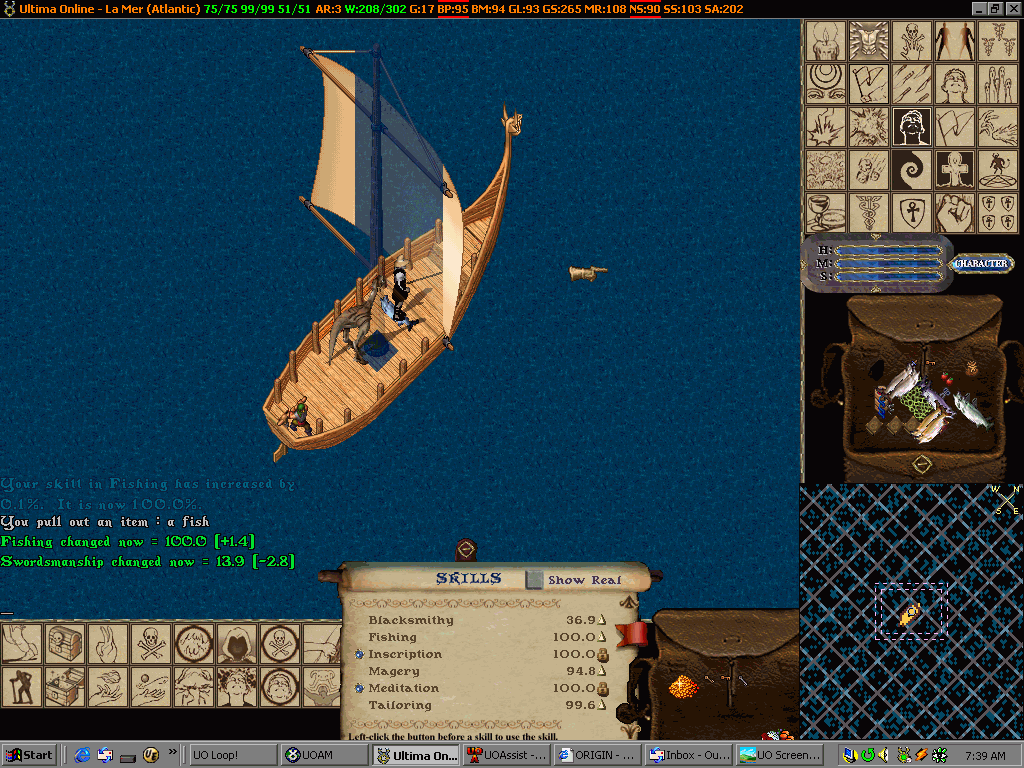
Task: Activate the skull and crossbones hand spell
Action: pos(912,41)
